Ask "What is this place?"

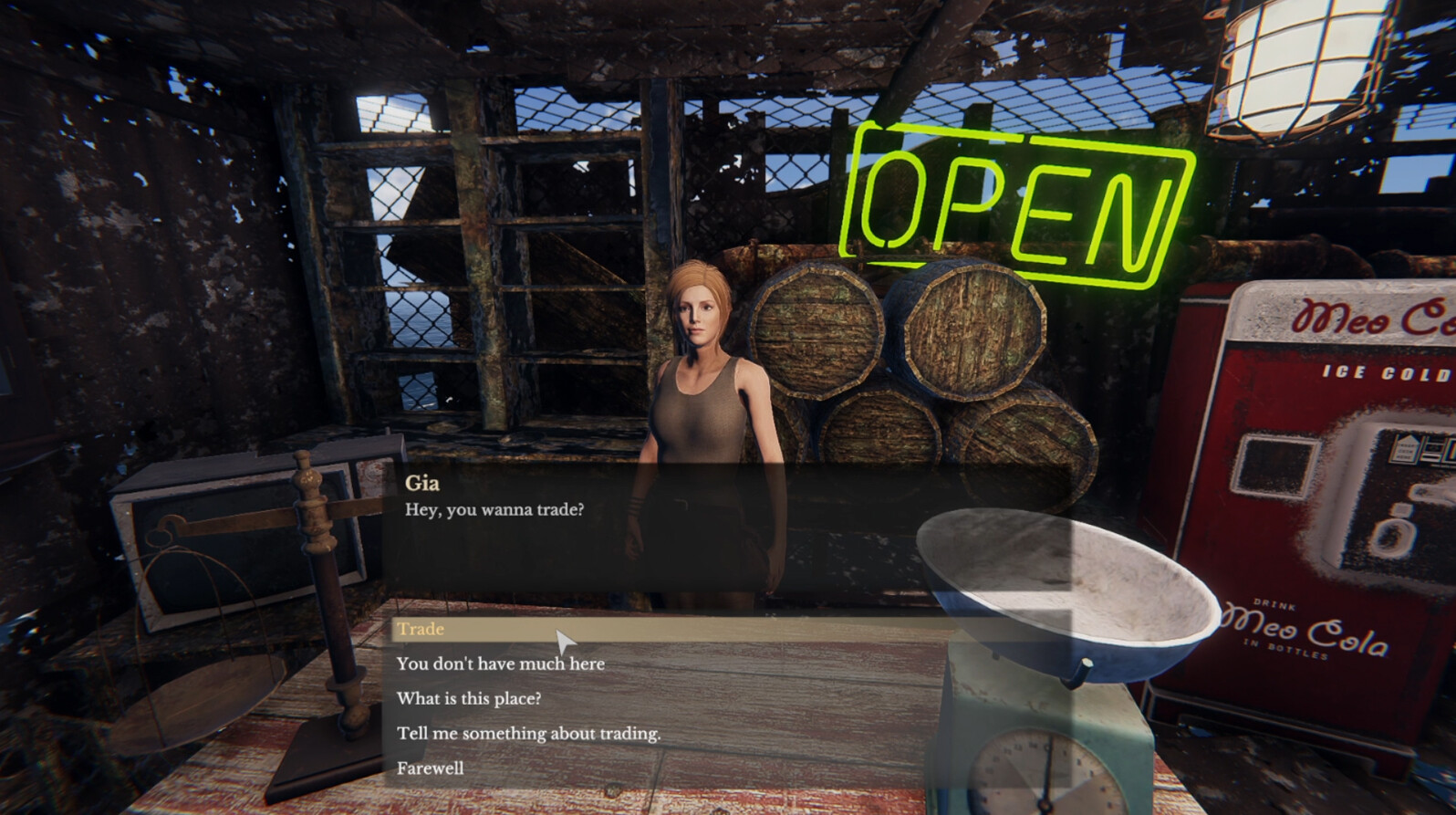[469, 698]
